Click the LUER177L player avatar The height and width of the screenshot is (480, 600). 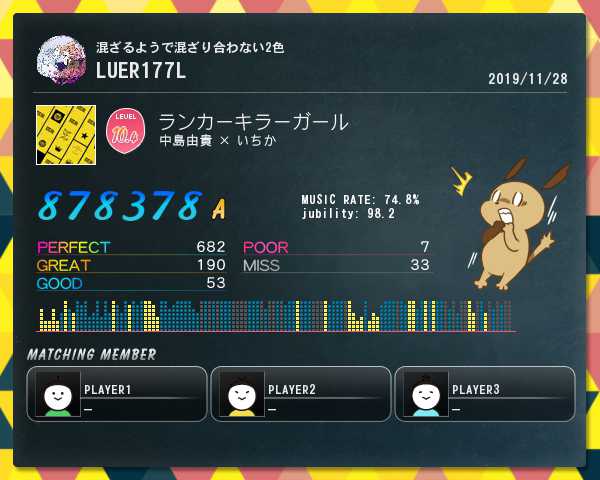coord(61,60)
